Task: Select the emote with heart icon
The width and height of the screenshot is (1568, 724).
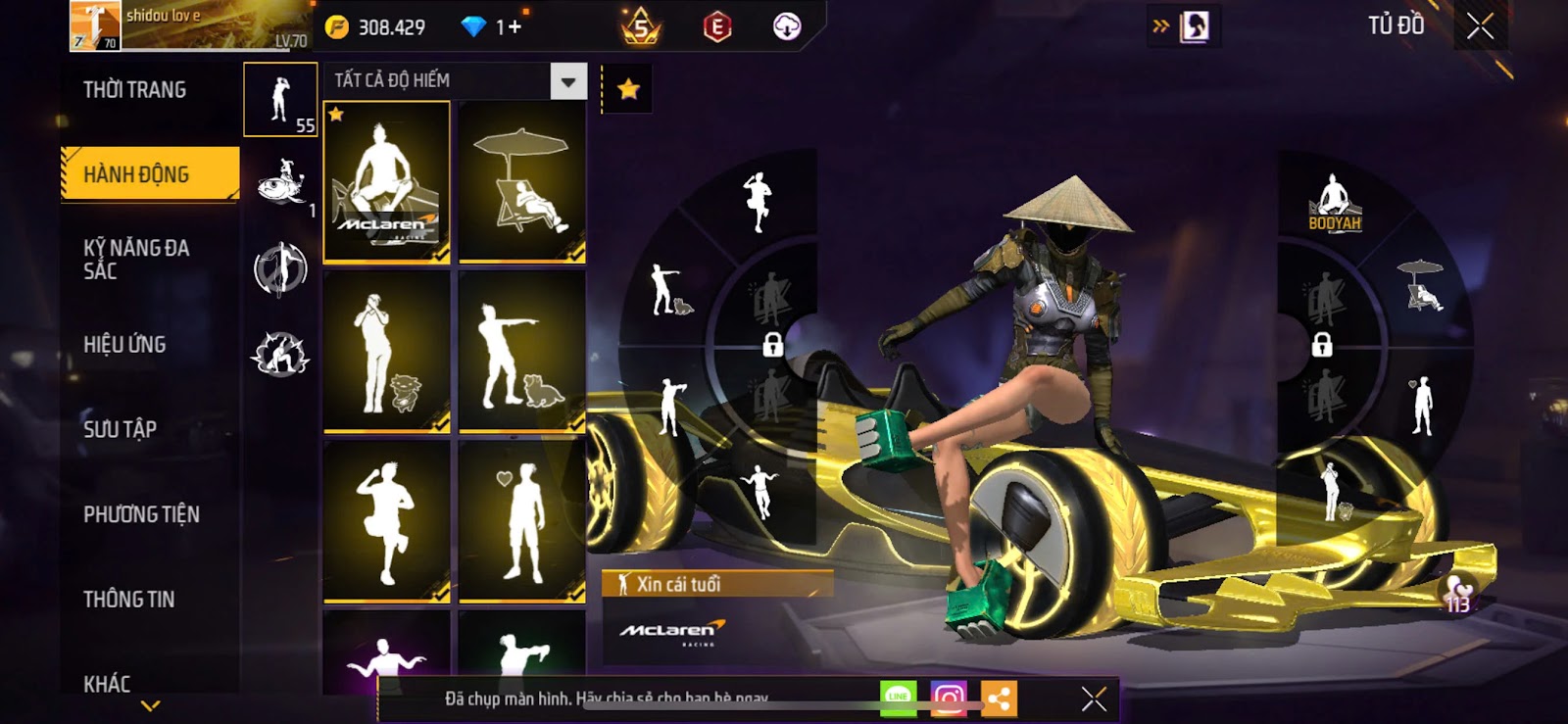Action: (x=521, y=521)
